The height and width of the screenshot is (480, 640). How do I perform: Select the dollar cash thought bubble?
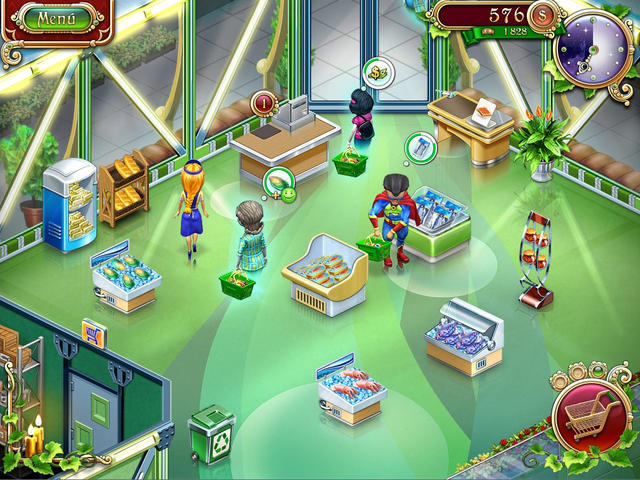click(377, 72)
